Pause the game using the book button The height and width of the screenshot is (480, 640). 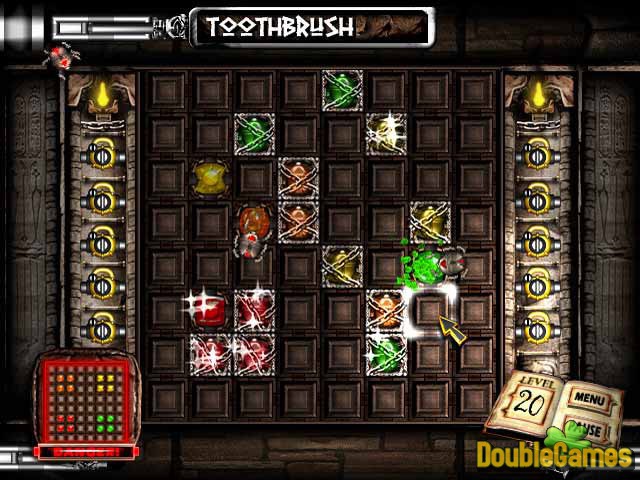pos(590,429)
